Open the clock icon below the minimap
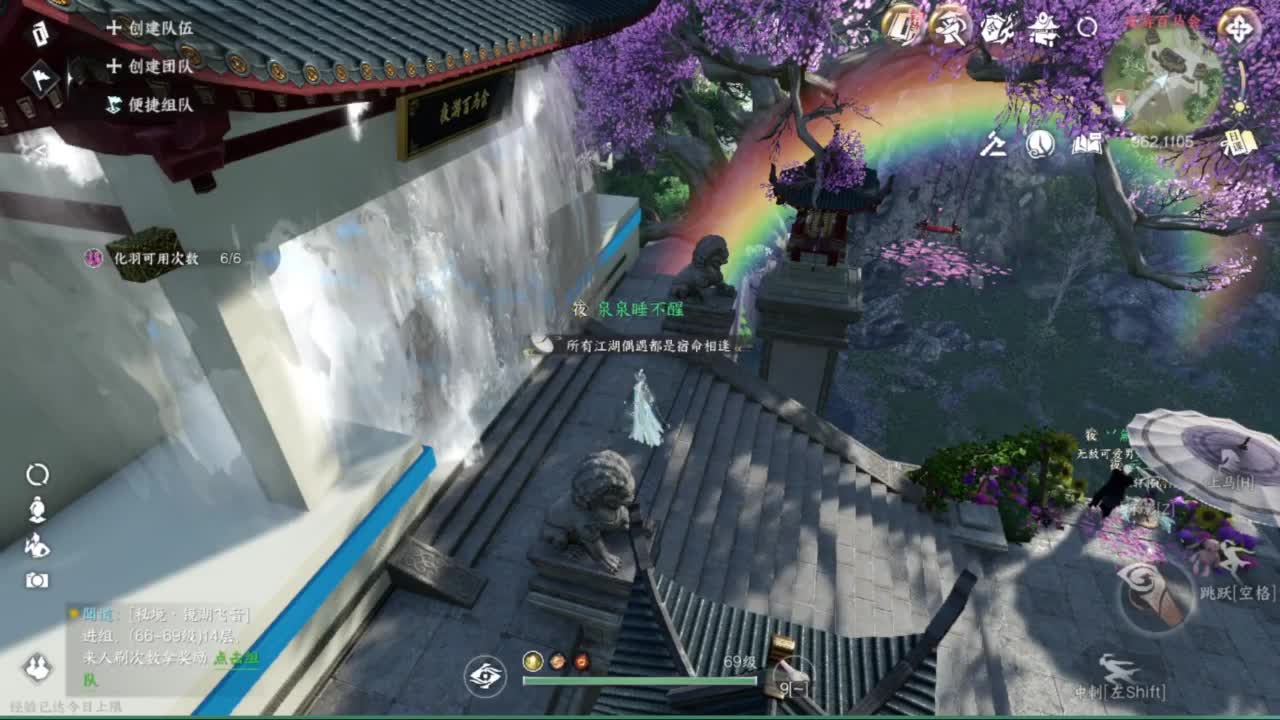Image resolution: width=1280 pixels, height=720 pixels. pyautogui.click(x=1040, y=145)
